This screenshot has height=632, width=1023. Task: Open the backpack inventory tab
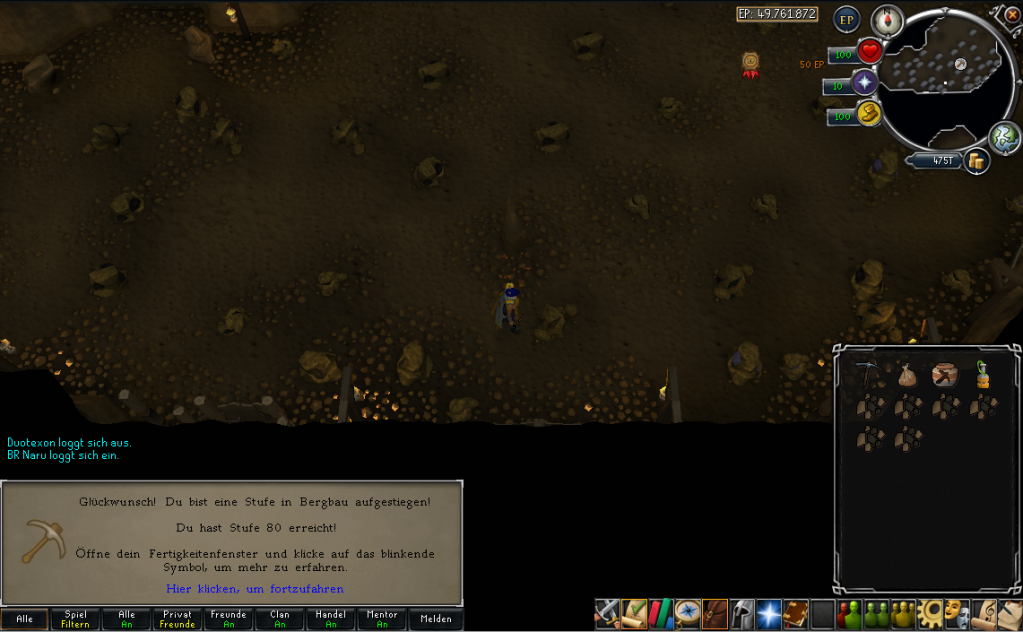715,612
